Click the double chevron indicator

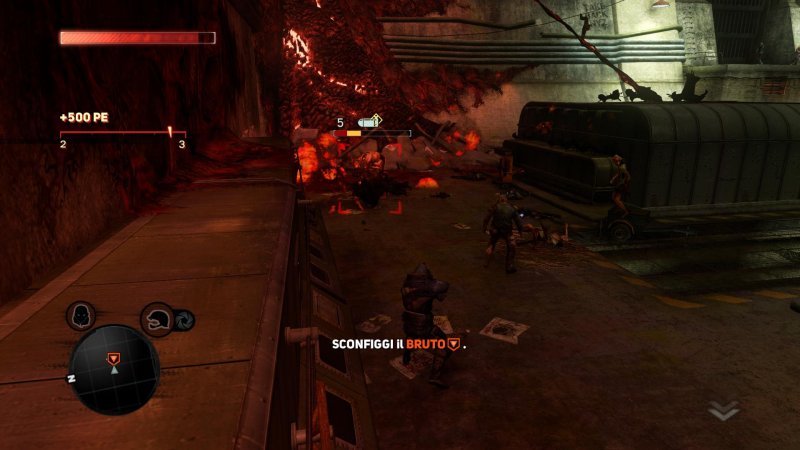click(724, 410)
